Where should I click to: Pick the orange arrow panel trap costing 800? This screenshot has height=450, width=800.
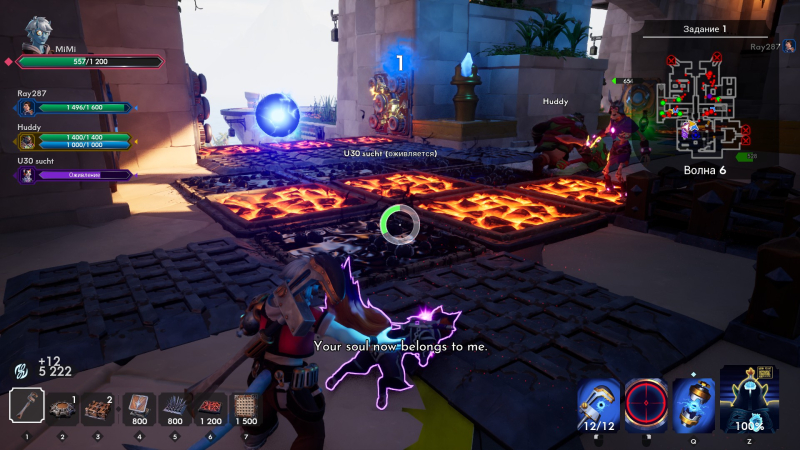[138, 405]
